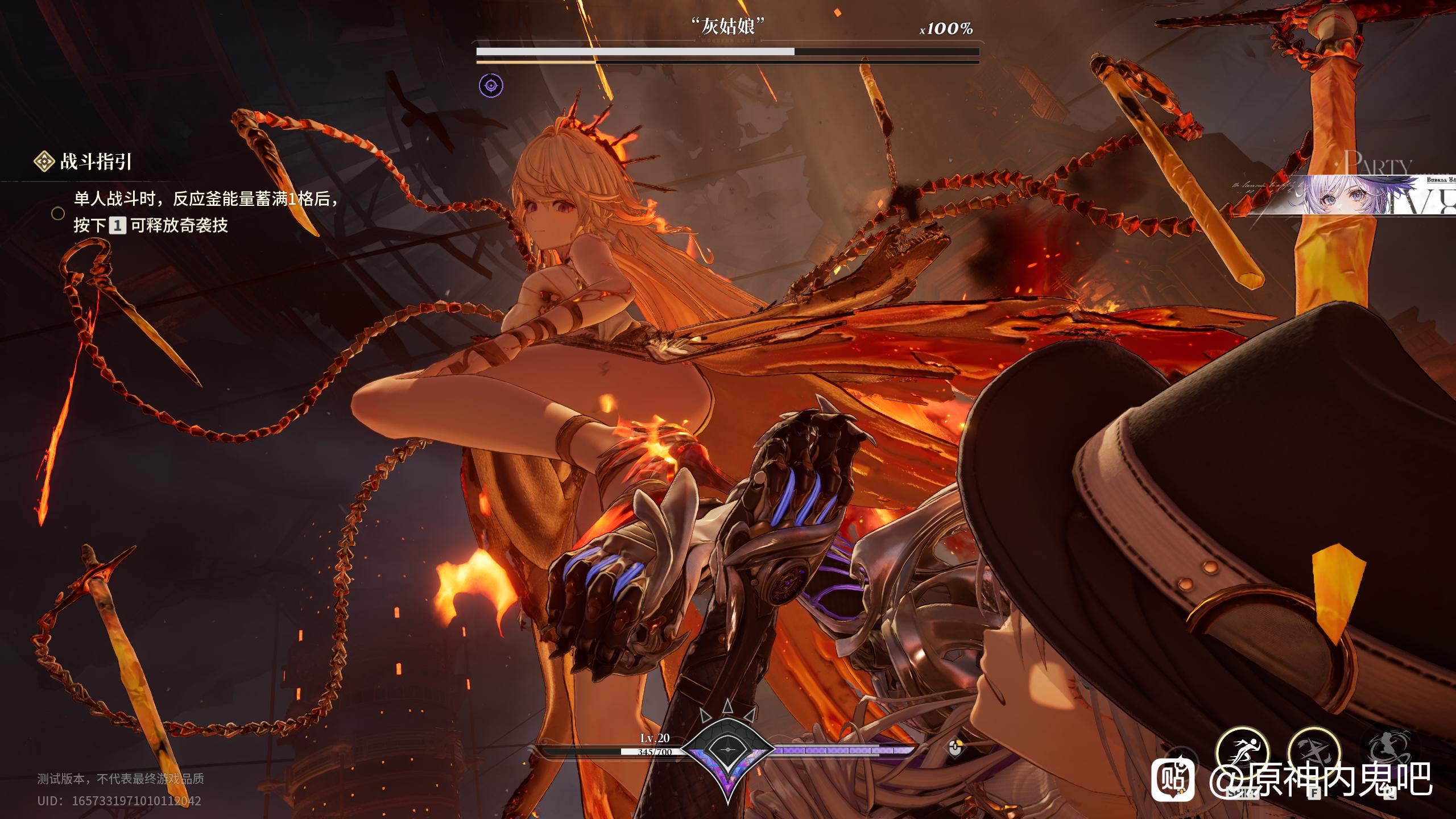Click the purple target status icon under boss bar
The width and height of the screenshot is (1456, 819).
point(491,86)
